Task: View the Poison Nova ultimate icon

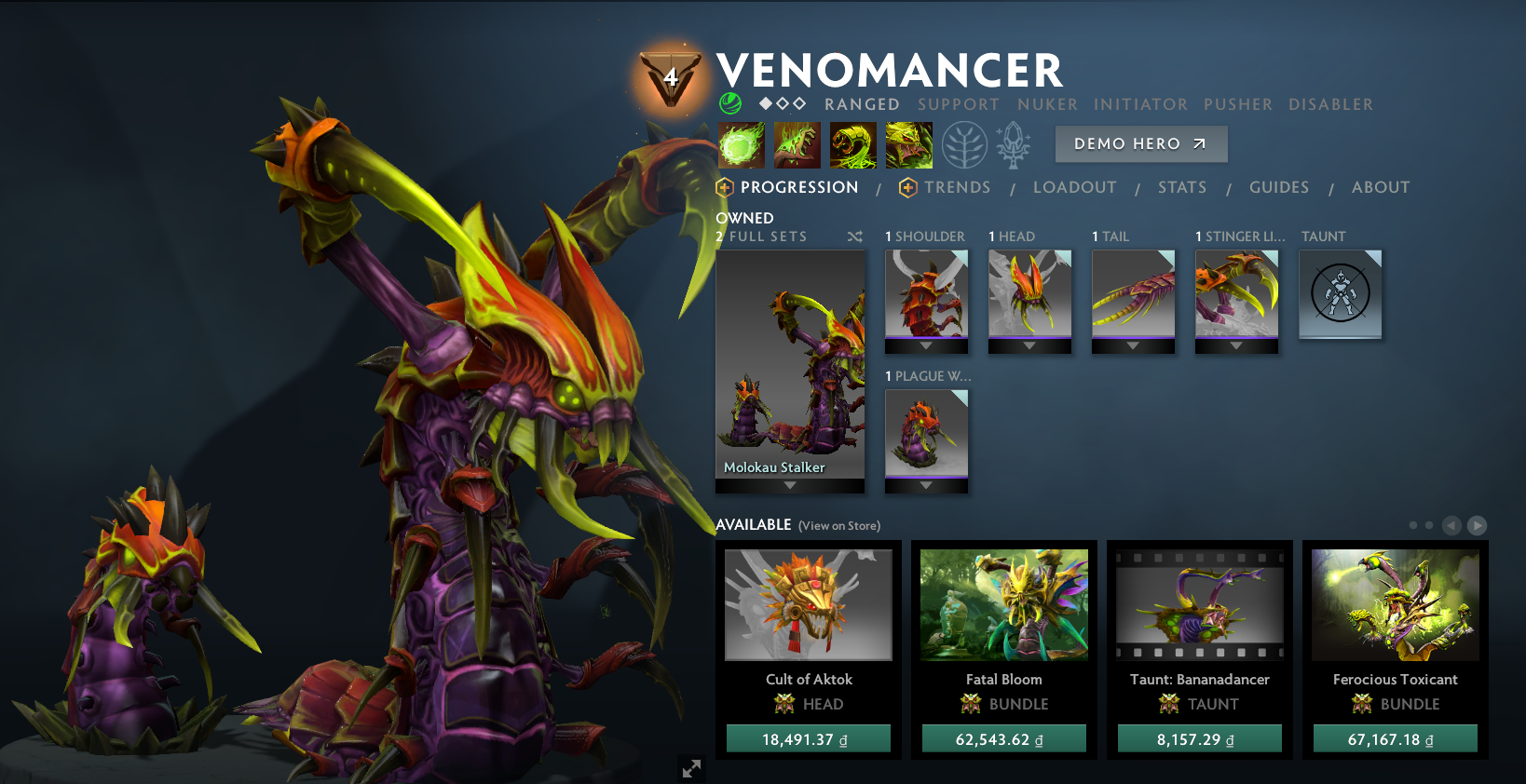Action: 908,145
